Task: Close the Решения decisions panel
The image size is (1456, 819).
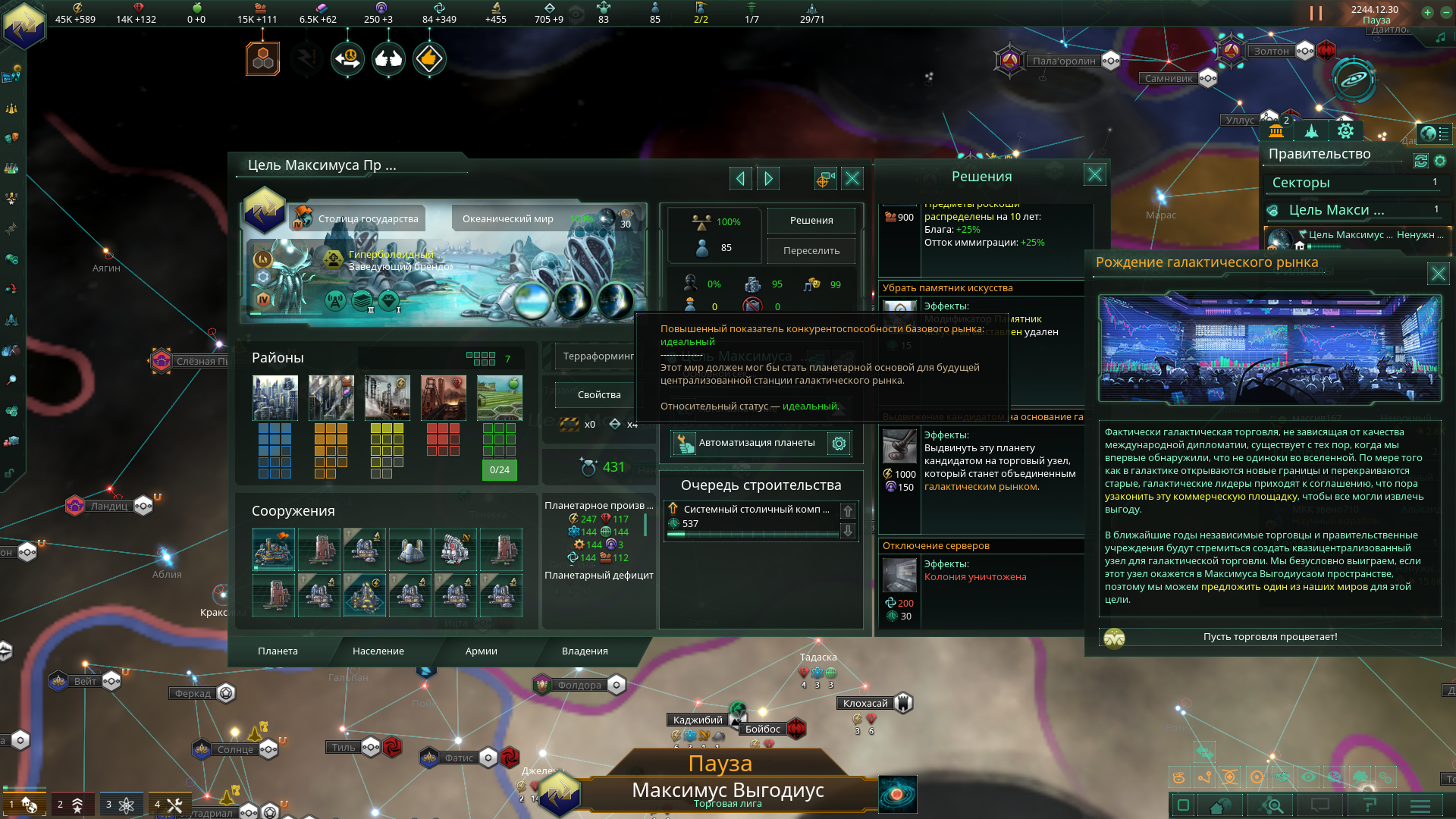Action: 1094,176
